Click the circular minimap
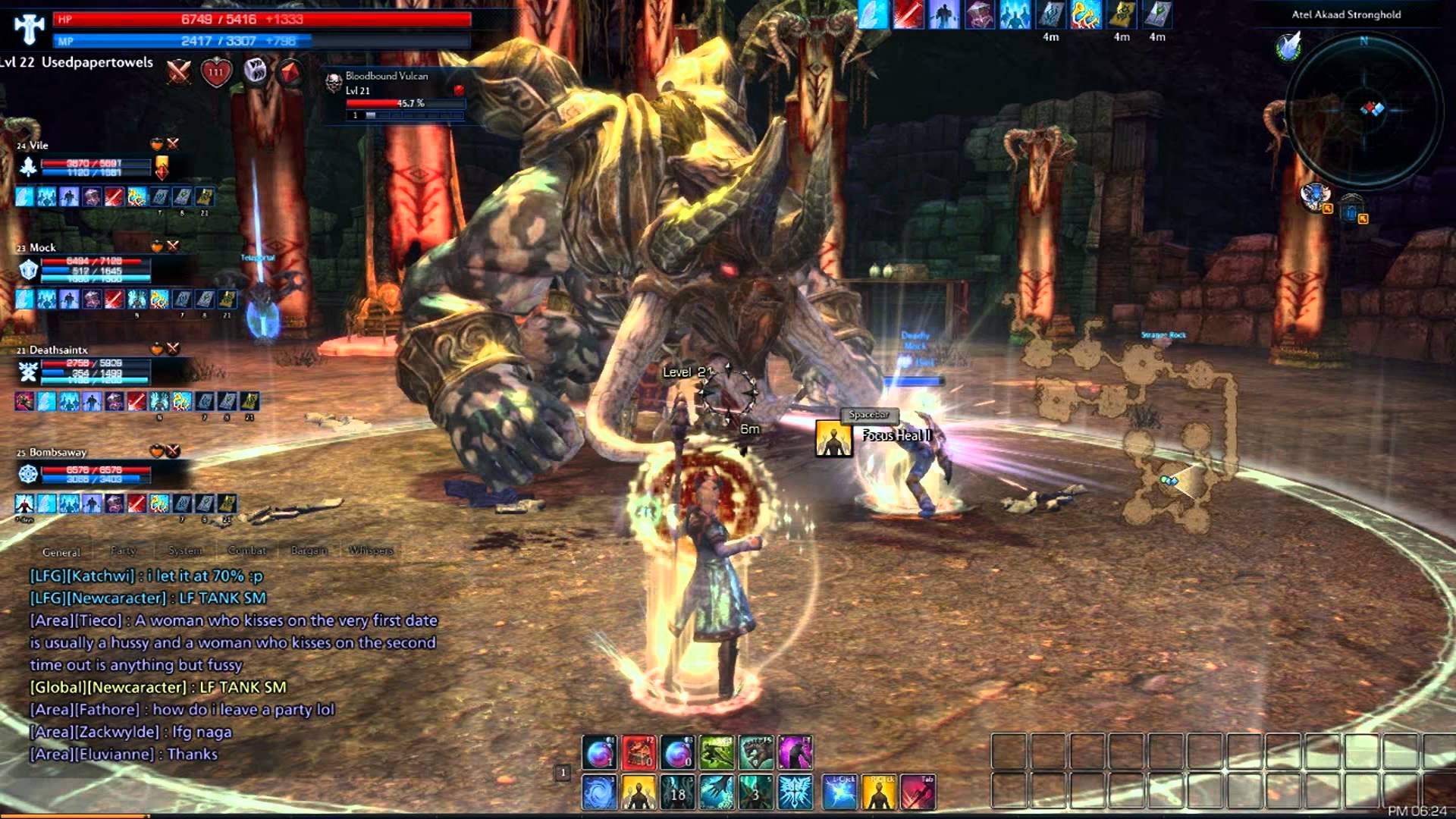The height and width of the screenshot is (819, 1456). 1363,108
